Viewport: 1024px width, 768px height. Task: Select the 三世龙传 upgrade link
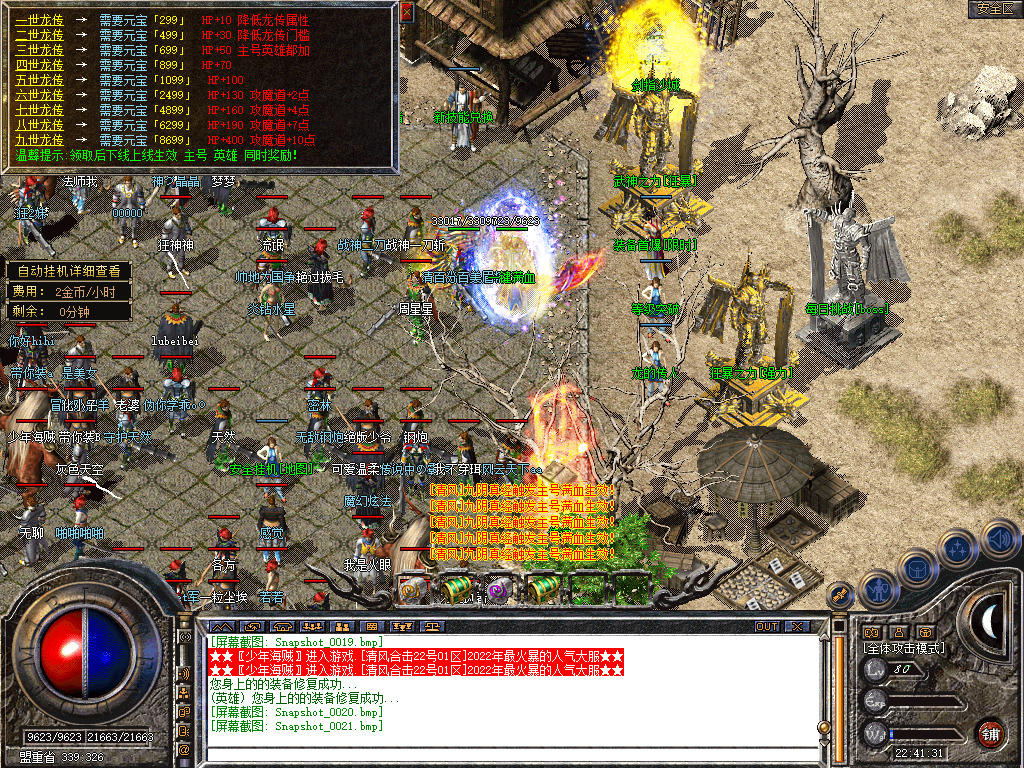pyautogui.click(x=39, y=48)
